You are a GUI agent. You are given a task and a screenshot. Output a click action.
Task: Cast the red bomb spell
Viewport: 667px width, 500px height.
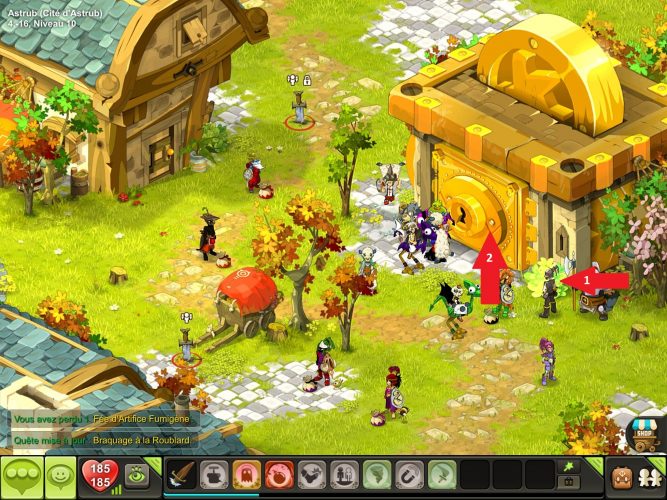279,474
